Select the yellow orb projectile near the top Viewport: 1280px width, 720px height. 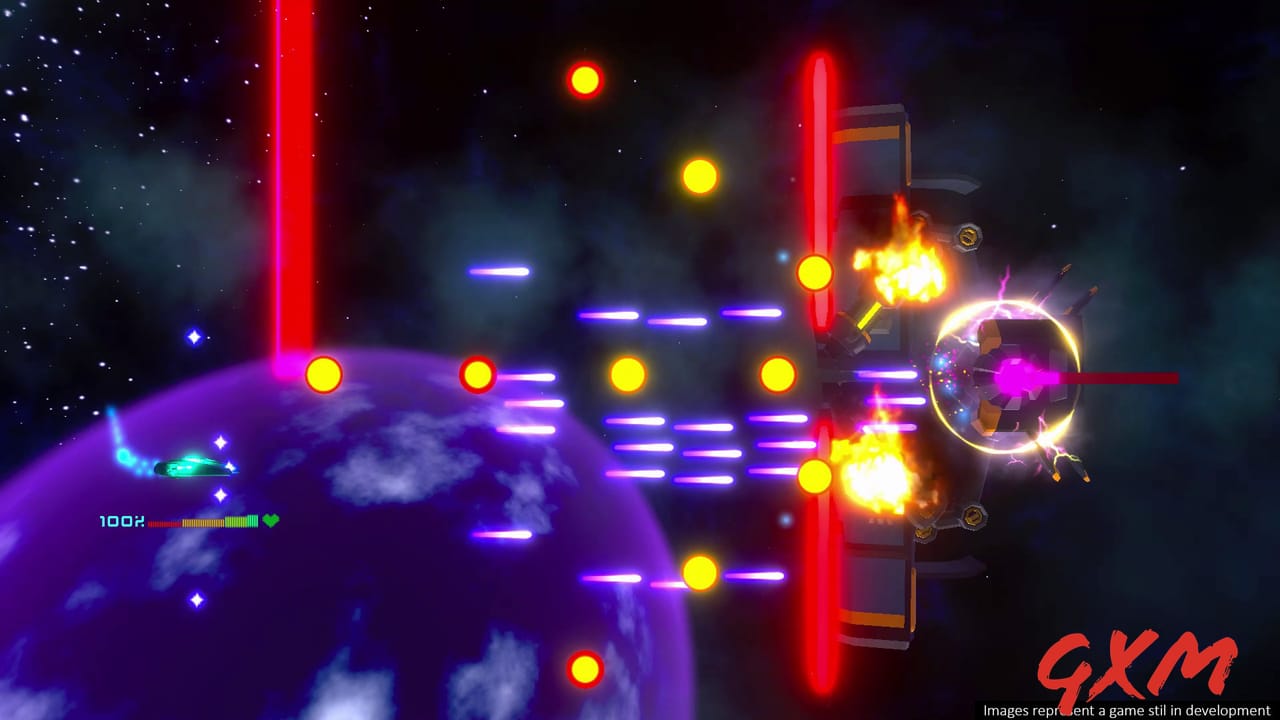(x=585, y=79)
